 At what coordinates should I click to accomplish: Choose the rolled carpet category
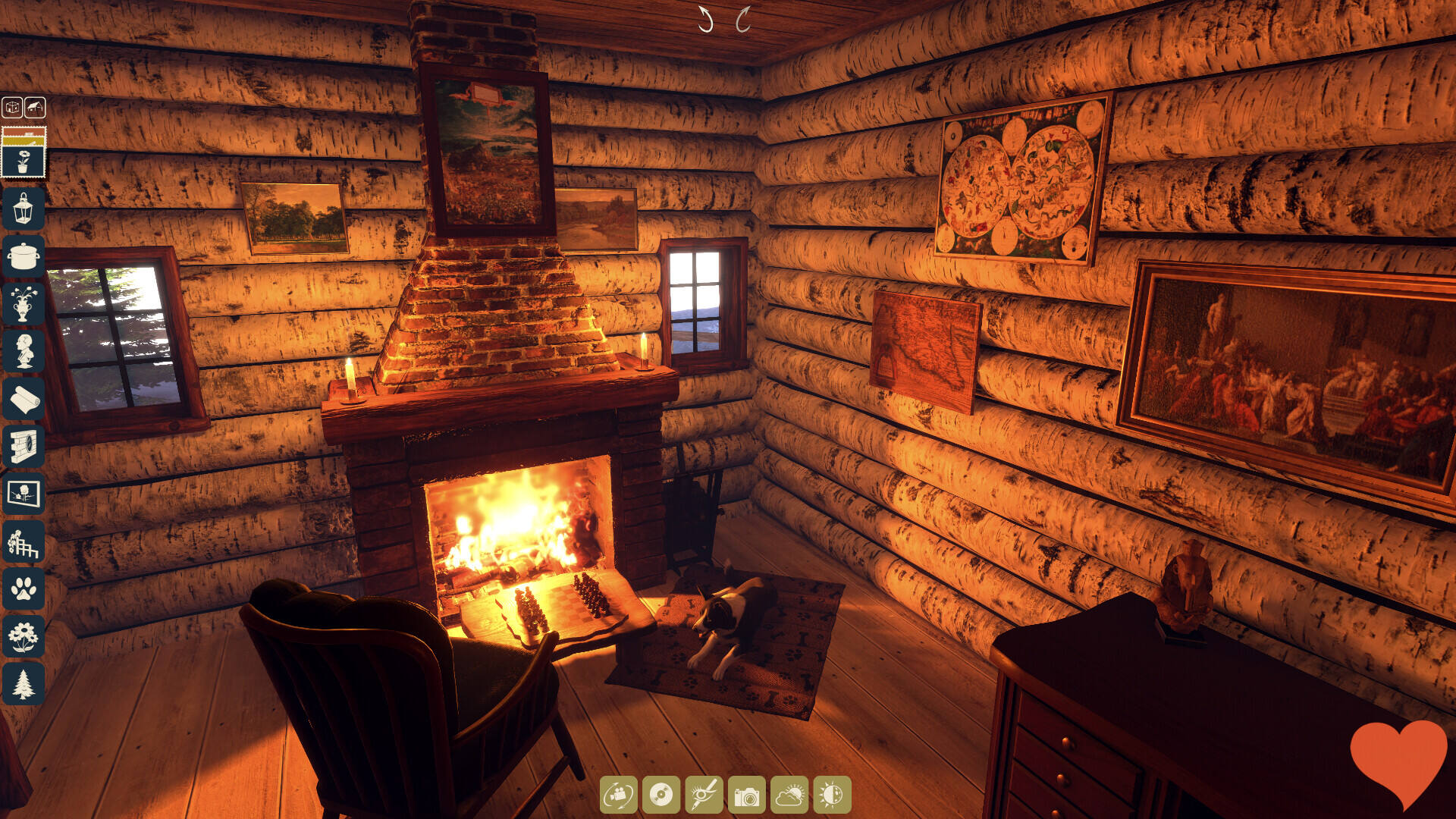click(x=24, y=399)
